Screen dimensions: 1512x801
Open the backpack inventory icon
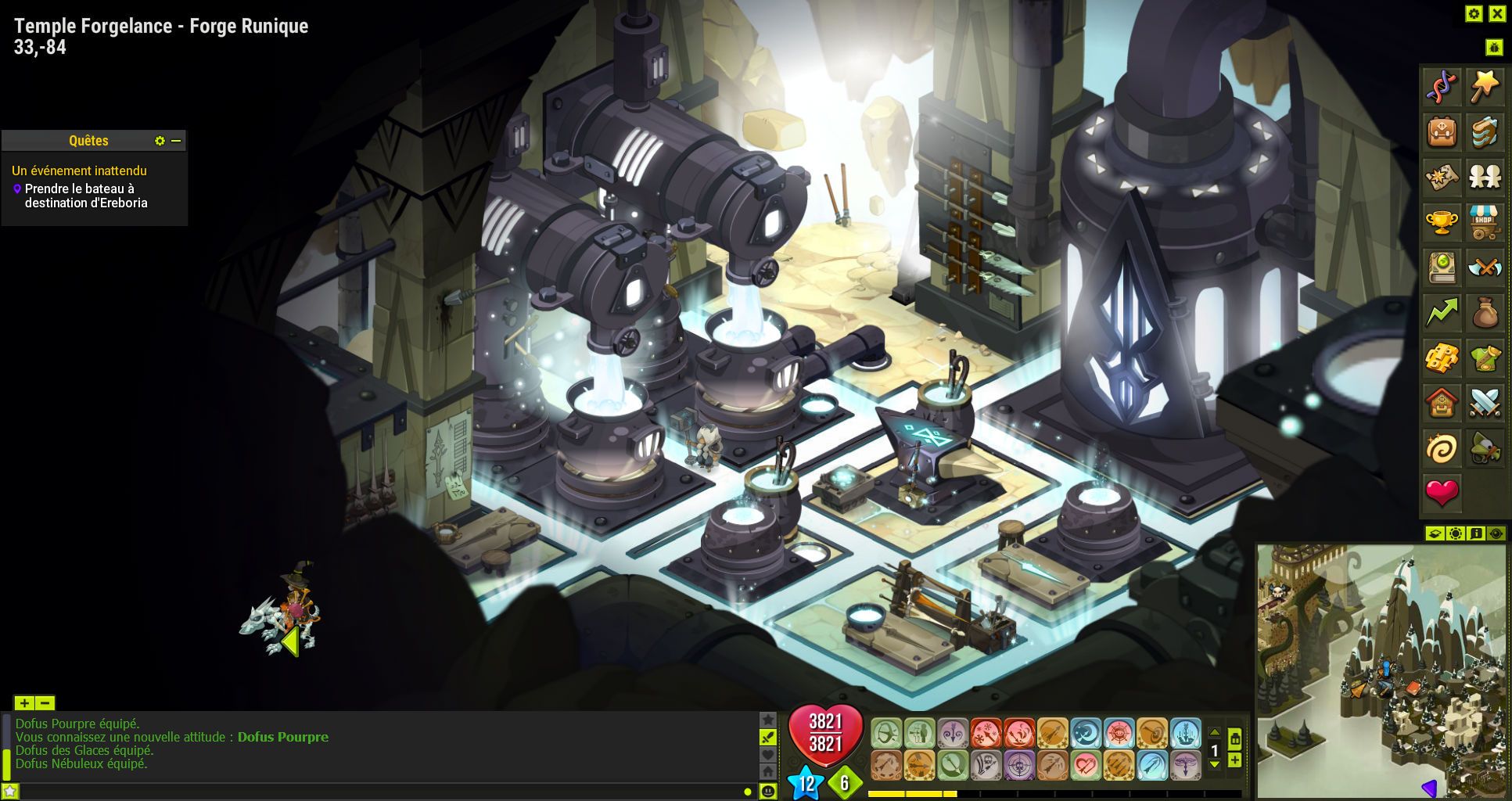click(x=1442, y=132)
